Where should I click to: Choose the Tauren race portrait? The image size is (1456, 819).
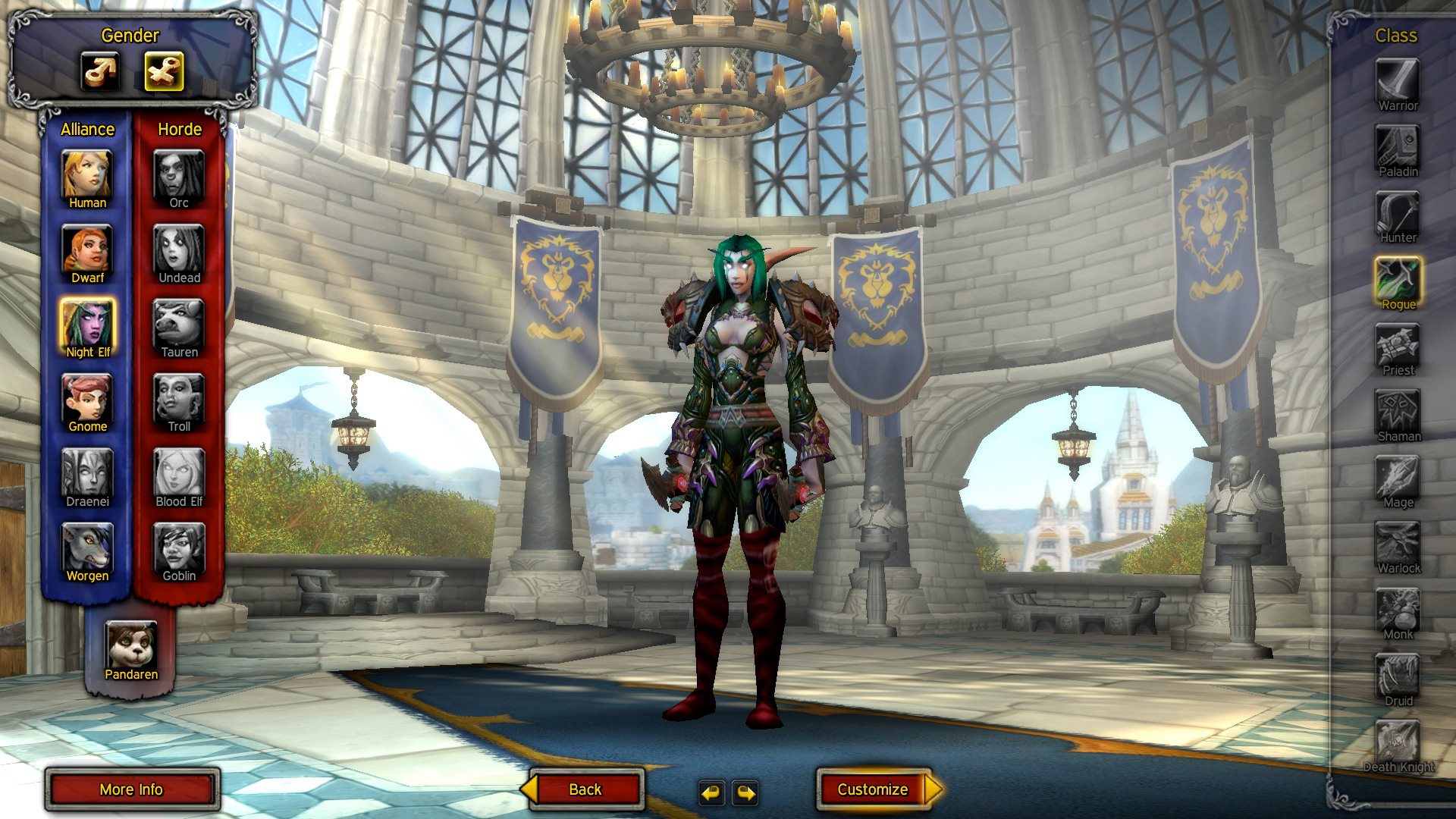[179, 323]
